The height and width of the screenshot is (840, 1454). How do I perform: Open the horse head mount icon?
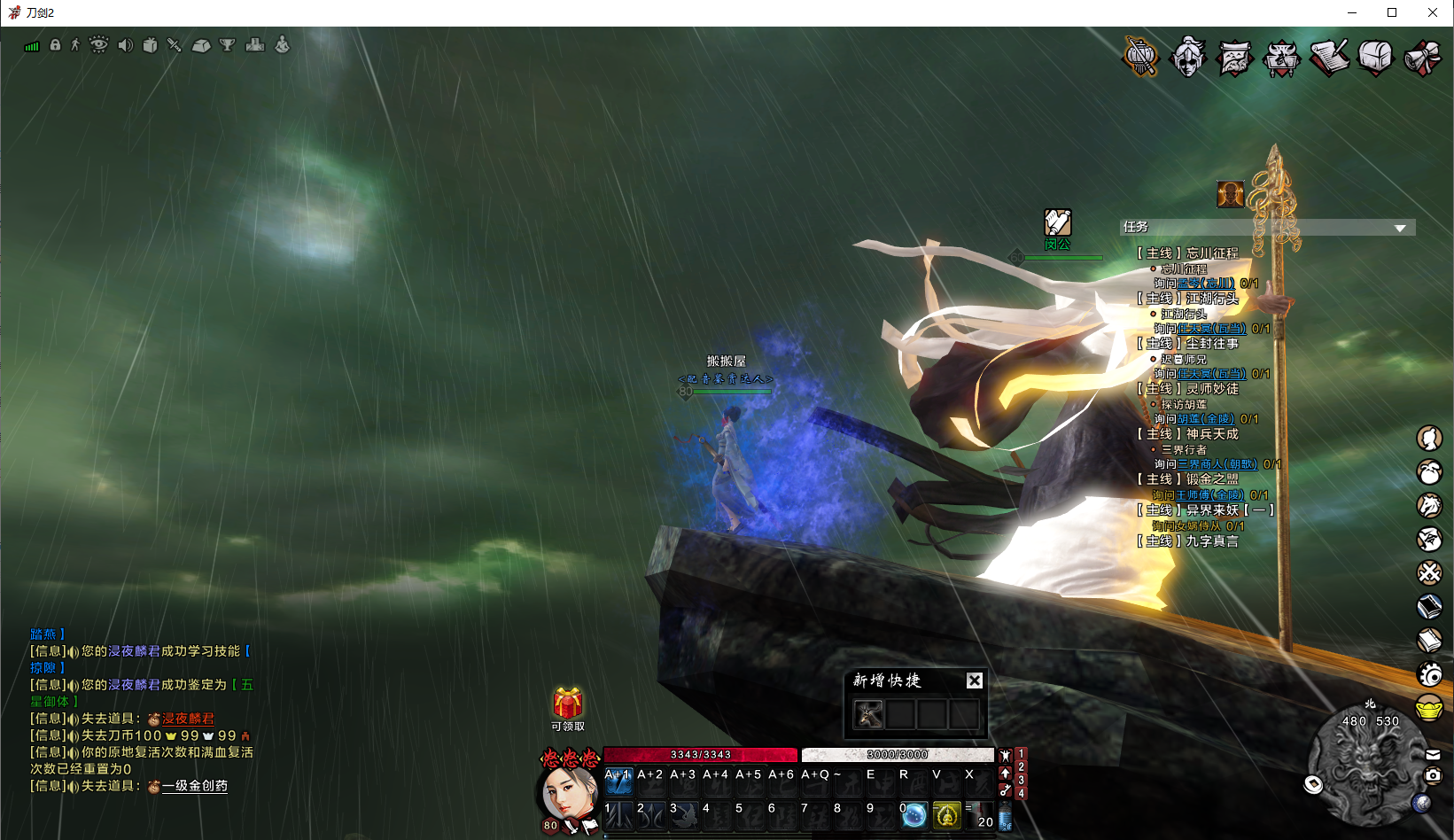click(1429, 505)
